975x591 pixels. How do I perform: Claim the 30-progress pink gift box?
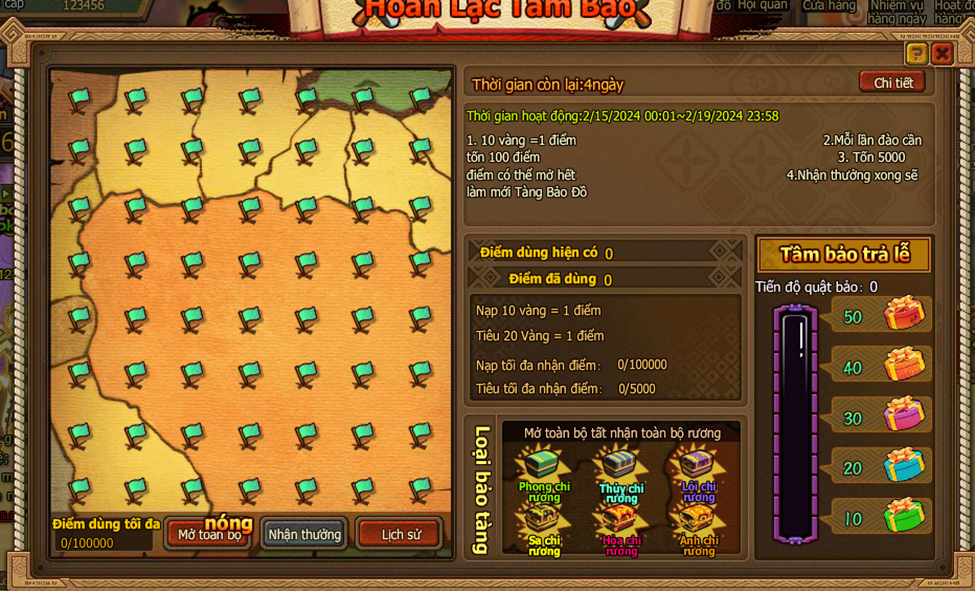[x=904, y=415]
